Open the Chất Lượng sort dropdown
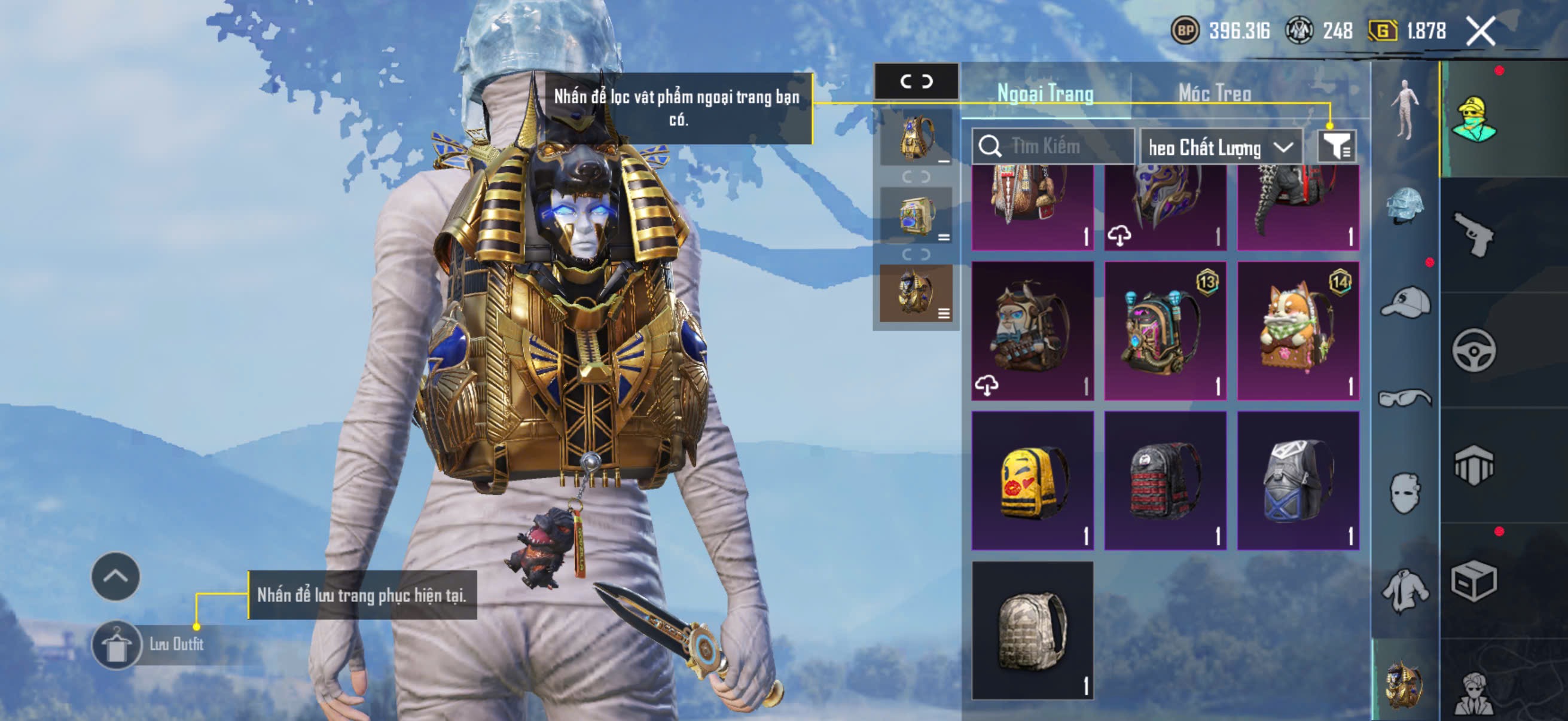The height and width of the screenshot is (721, 1568). [x=1220, y=147]
